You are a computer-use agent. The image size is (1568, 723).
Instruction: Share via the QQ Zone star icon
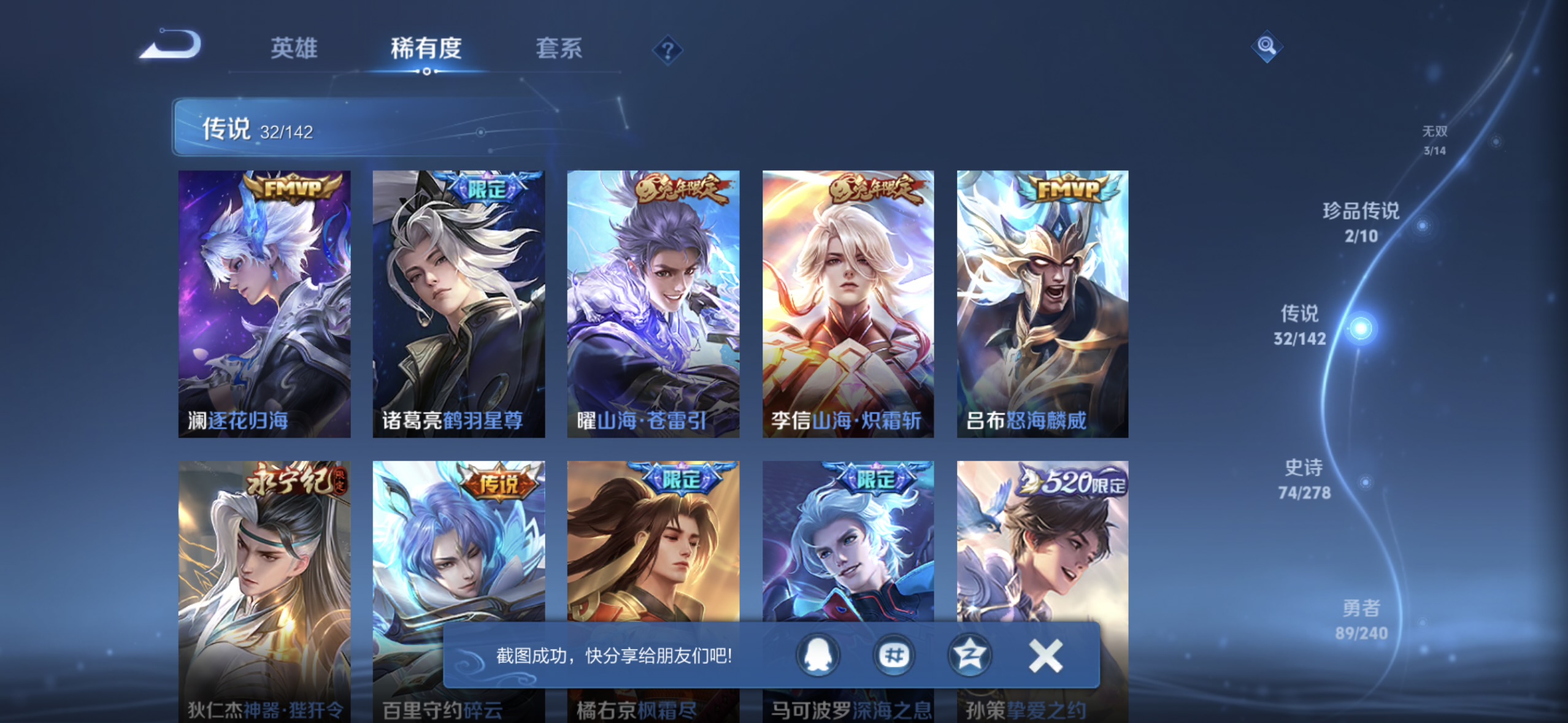pyautogui.click(x=969, y=655)
